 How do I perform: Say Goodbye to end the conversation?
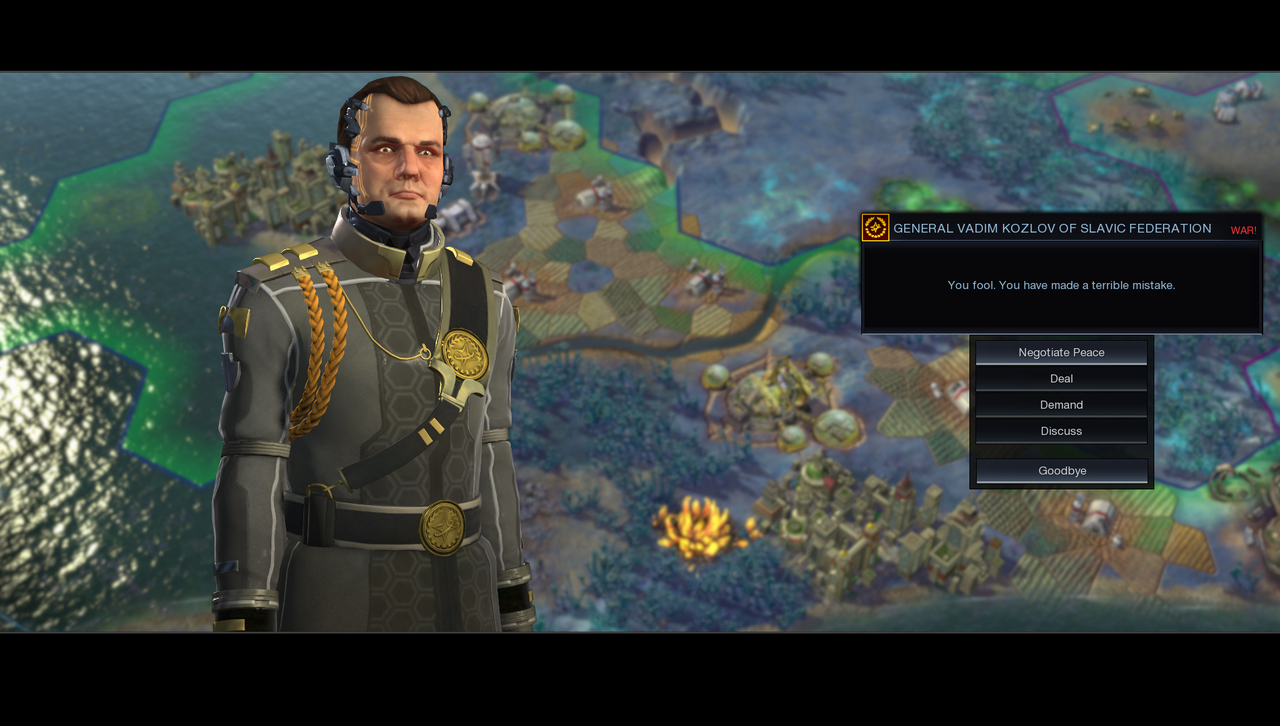(x=1061, y=470)
